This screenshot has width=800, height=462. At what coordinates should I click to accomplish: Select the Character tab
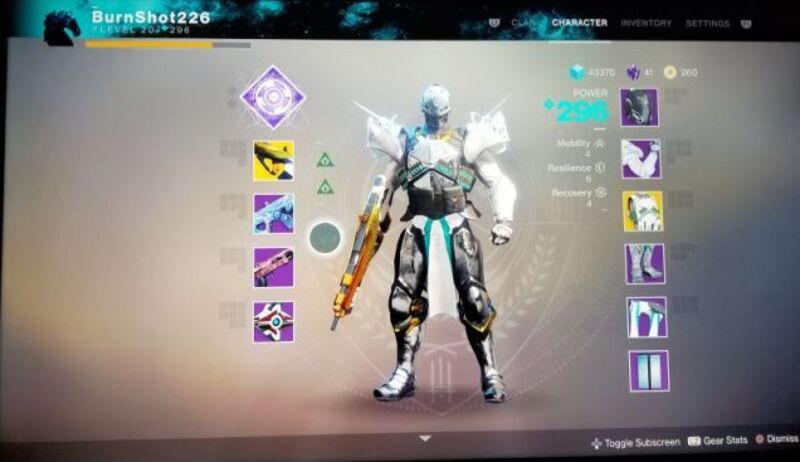pos(579,23)
